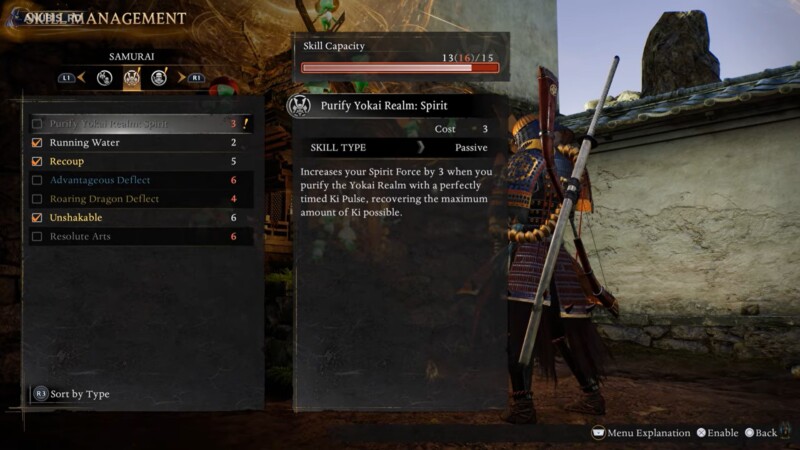This screenshot has height=450, width=800.
Task: Tick the Roaring Dragon Deflect checkbox
Action: [x=37, y=199]
